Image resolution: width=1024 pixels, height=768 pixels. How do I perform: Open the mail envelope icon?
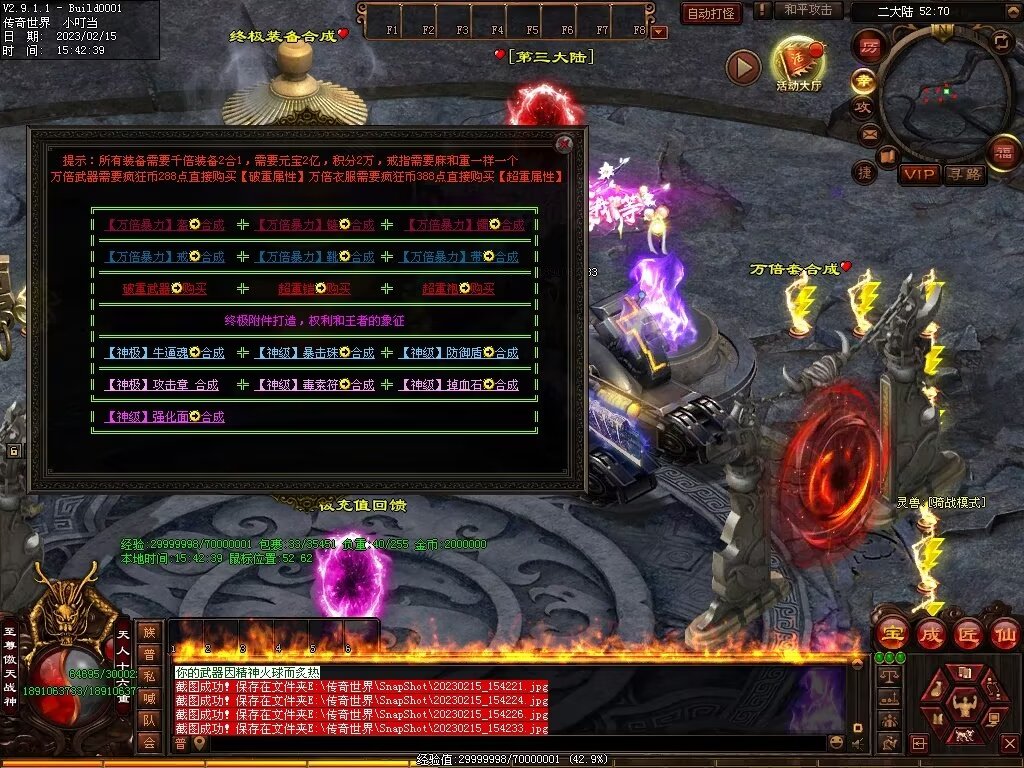(x=868, y=133)
